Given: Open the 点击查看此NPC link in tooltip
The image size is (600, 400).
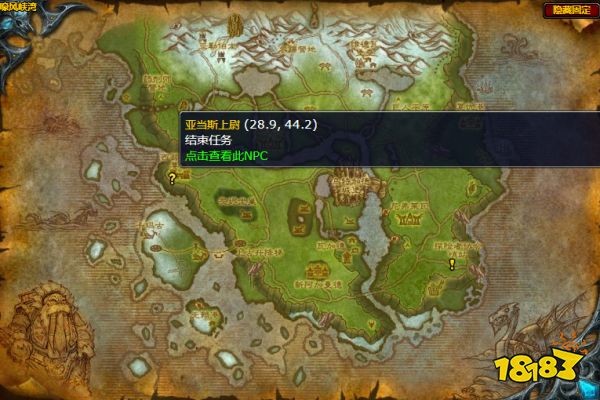Looking at the screenshot, I should click(x=227, y=156).
